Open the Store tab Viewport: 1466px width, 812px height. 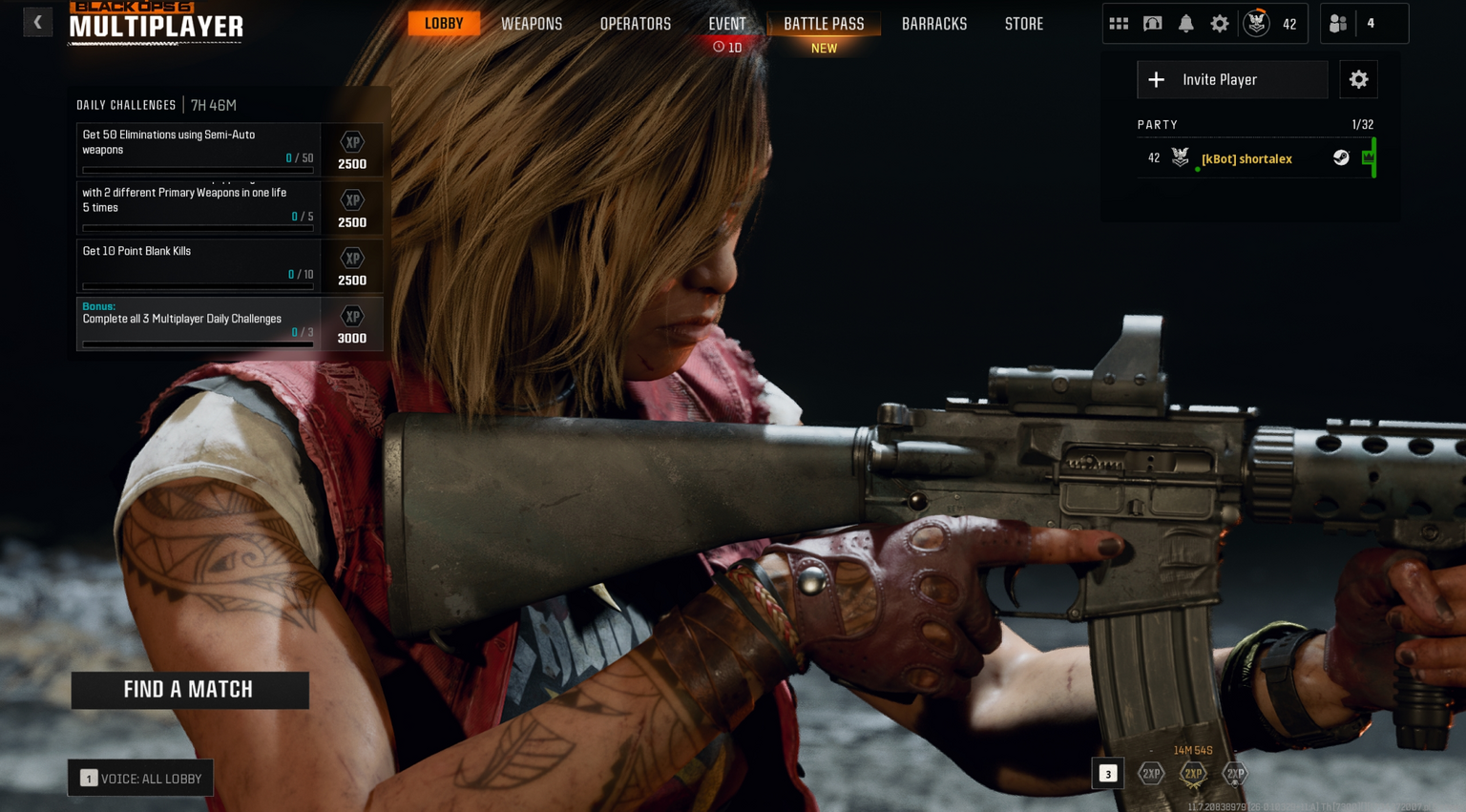1023,24
